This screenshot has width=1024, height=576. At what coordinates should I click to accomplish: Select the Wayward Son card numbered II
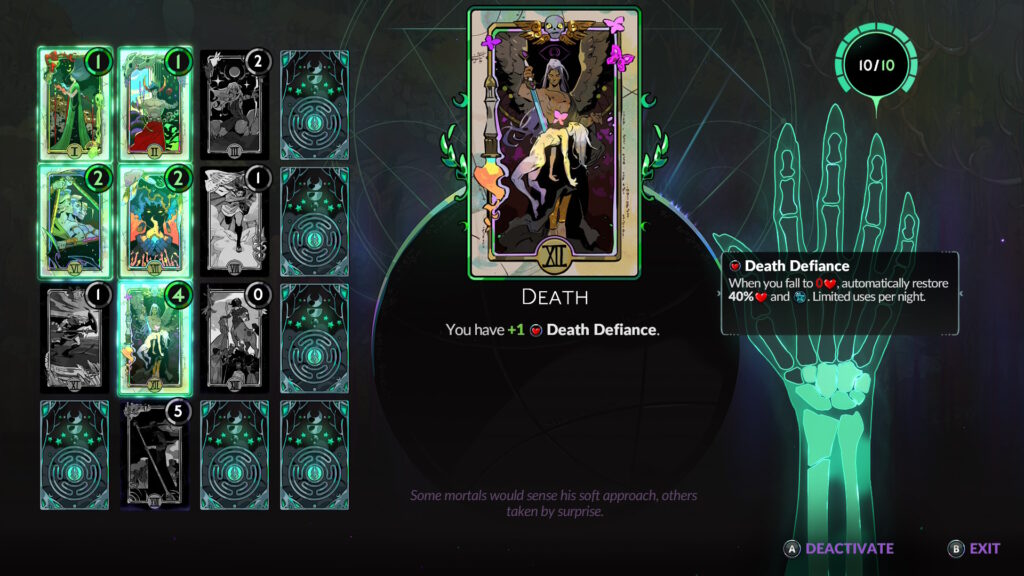tap(154, 105)
